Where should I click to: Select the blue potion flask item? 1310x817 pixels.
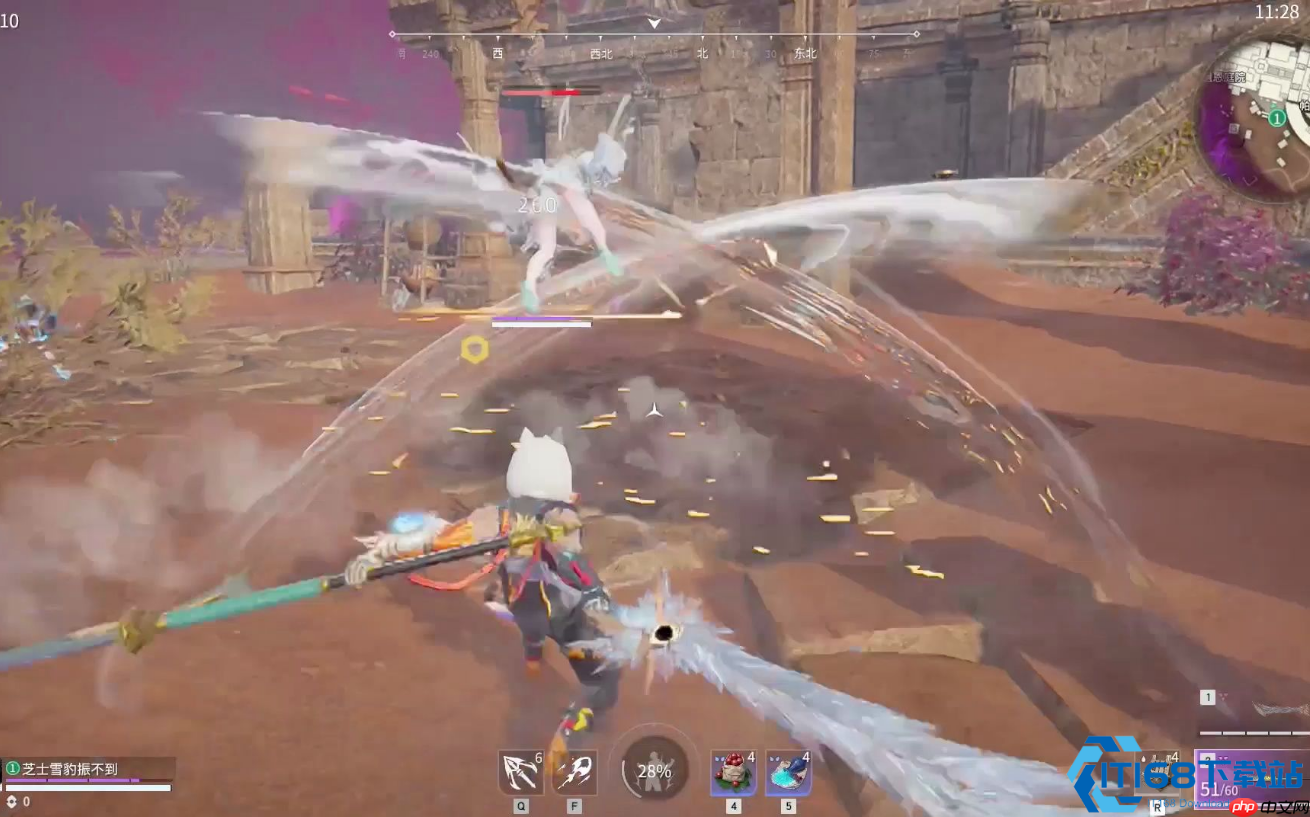[788, 773]
